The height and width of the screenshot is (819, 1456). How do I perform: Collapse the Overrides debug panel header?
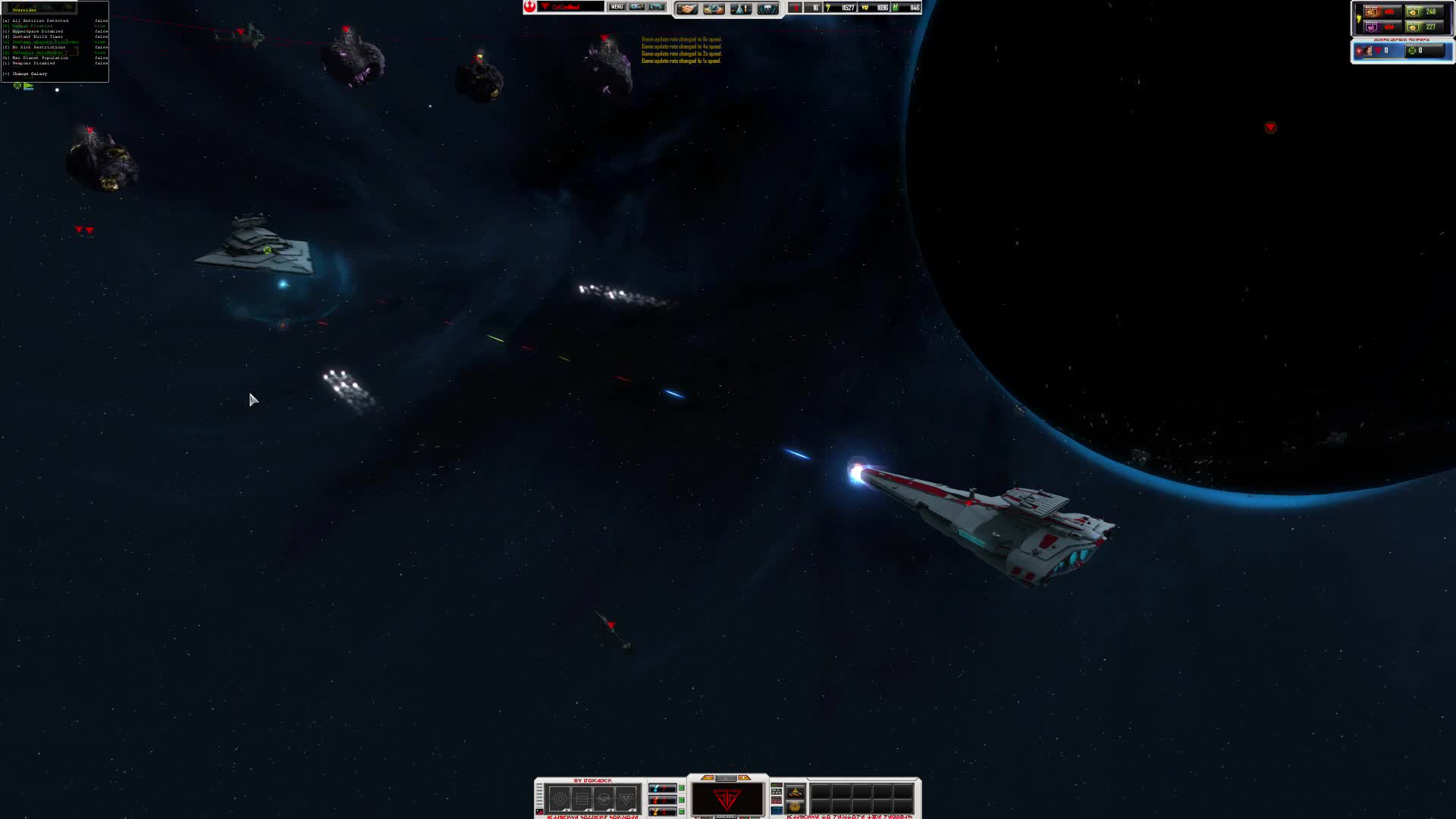[x=24, y=11]
